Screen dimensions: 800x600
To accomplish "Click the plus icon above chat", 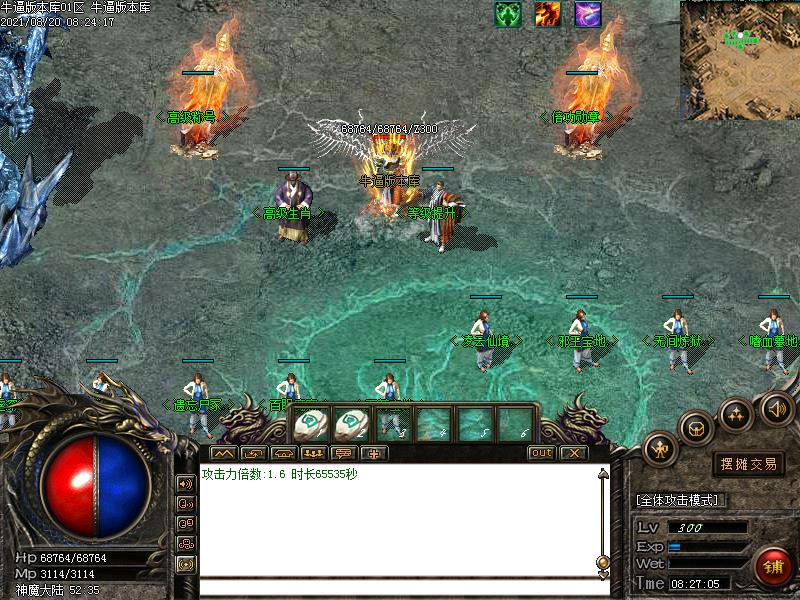I will [373, 453].
